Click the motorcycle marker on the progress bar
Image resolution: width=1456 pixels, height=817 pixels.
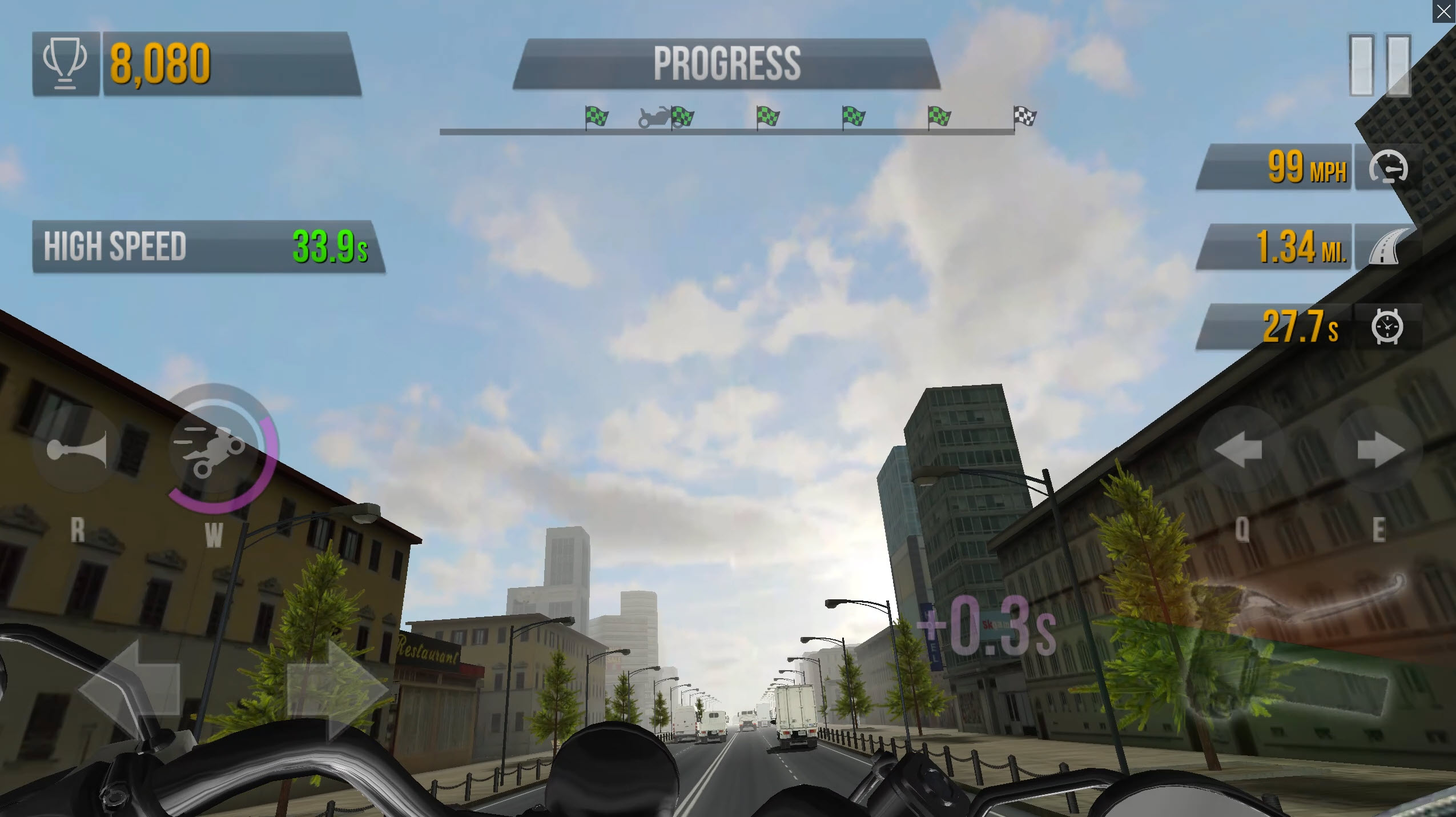(x=653, y=117)
